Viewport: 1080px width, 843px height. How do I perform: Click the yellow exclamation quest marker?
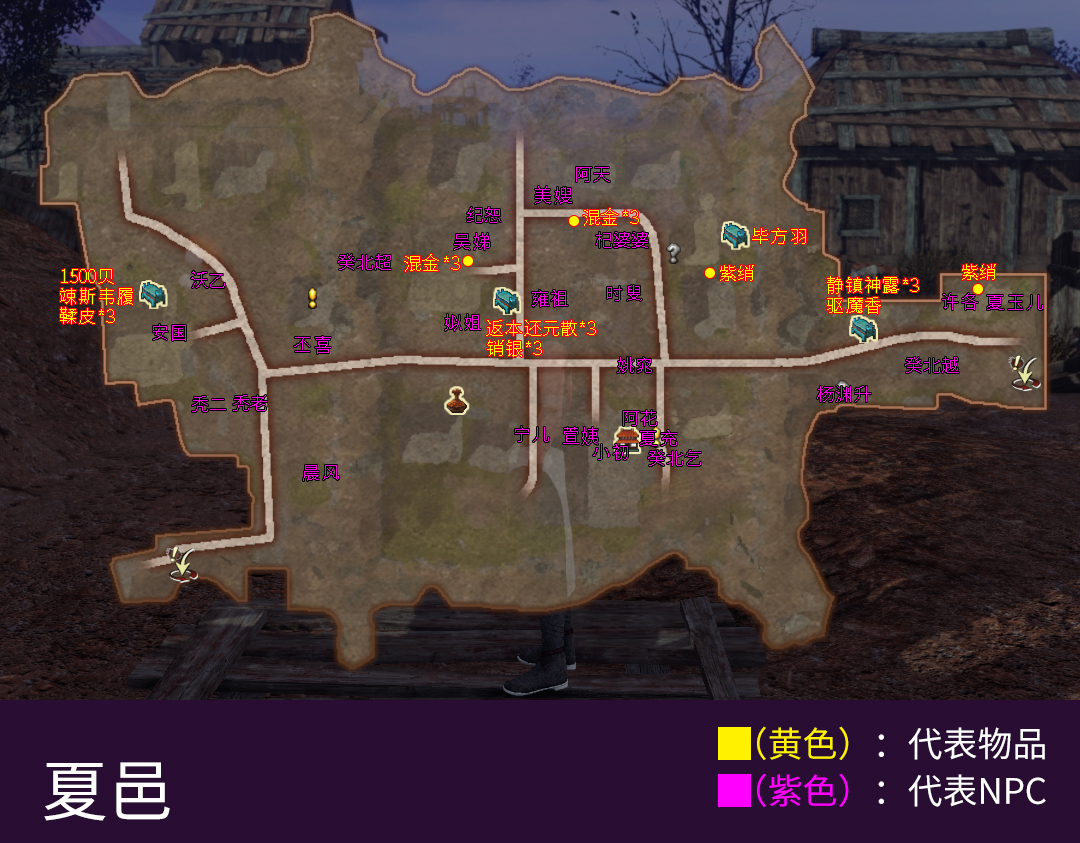coord(312,298)
